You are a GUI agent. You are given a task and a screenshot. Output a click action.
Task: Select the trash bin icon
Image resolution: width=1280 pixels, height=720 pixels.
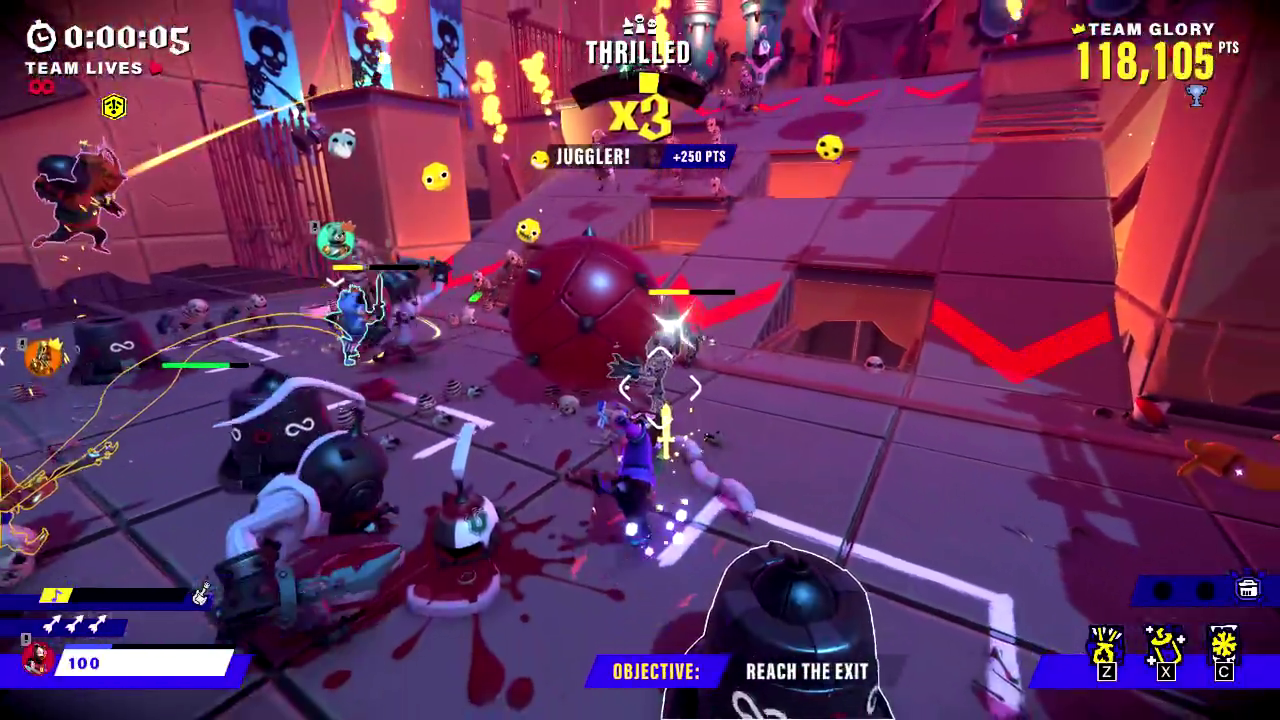(1248, 588)
